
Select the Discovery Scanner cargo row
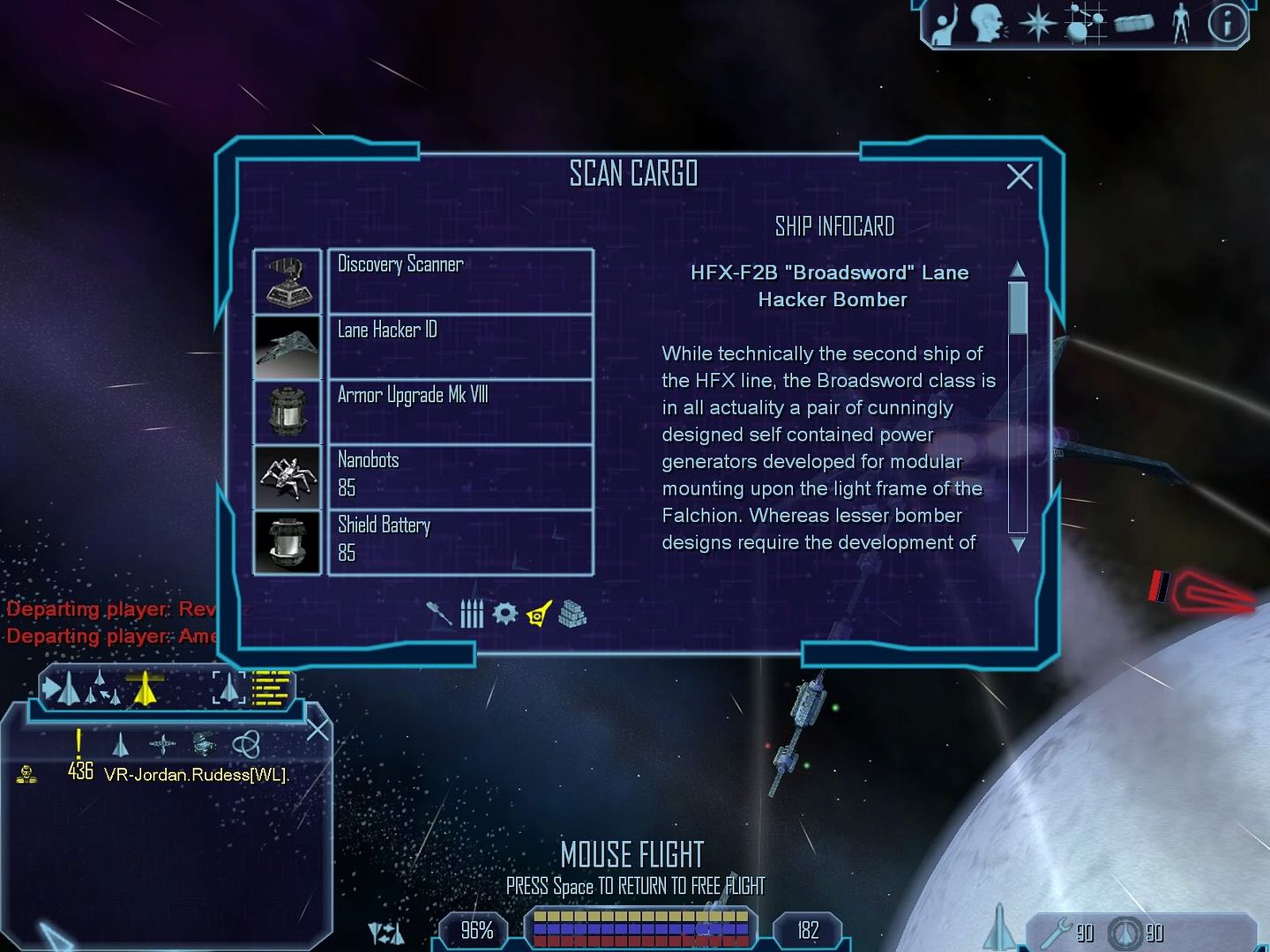pos(459,281)
